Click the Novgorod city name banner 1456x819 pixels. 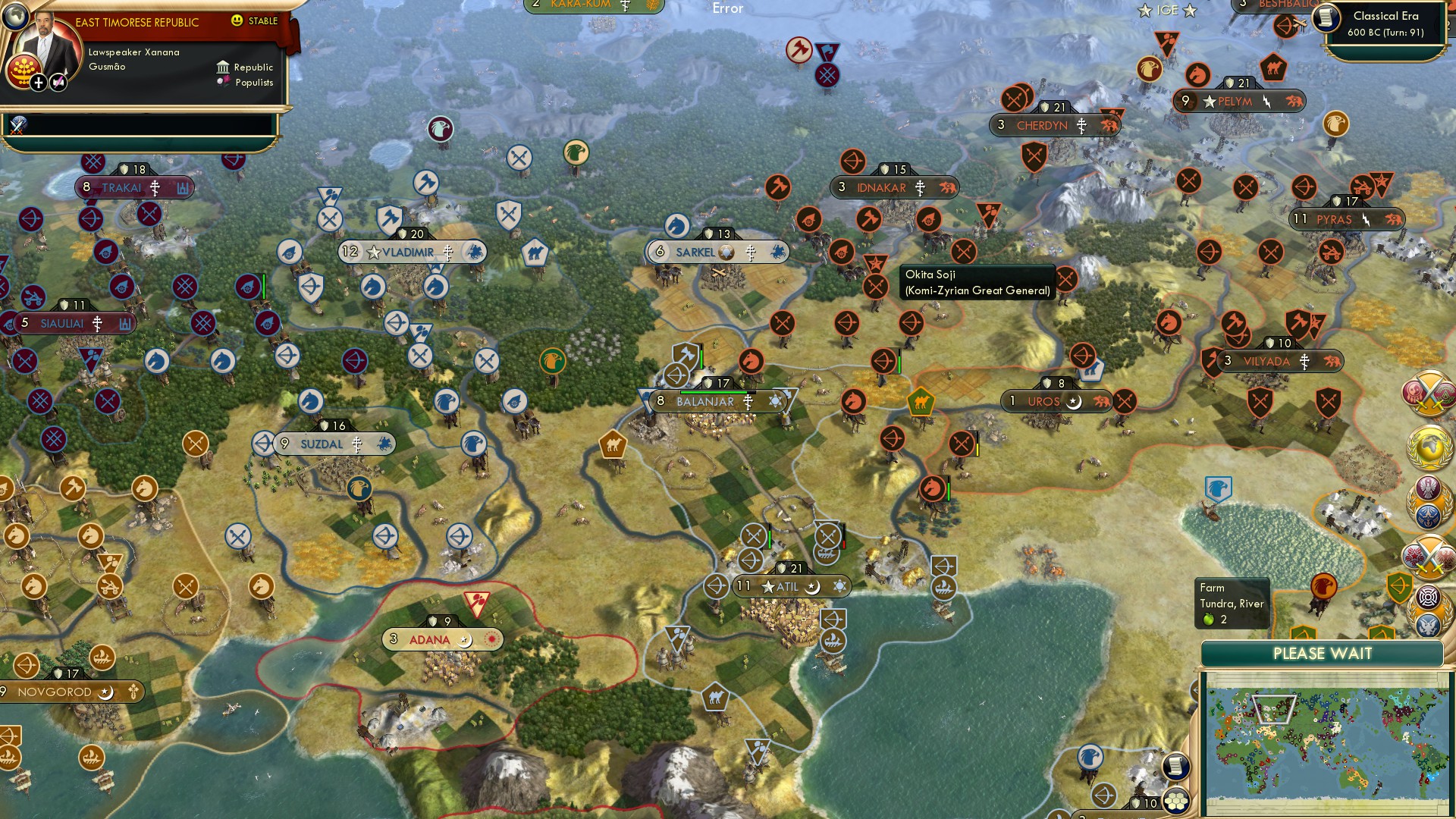click(x=57, y=691)
